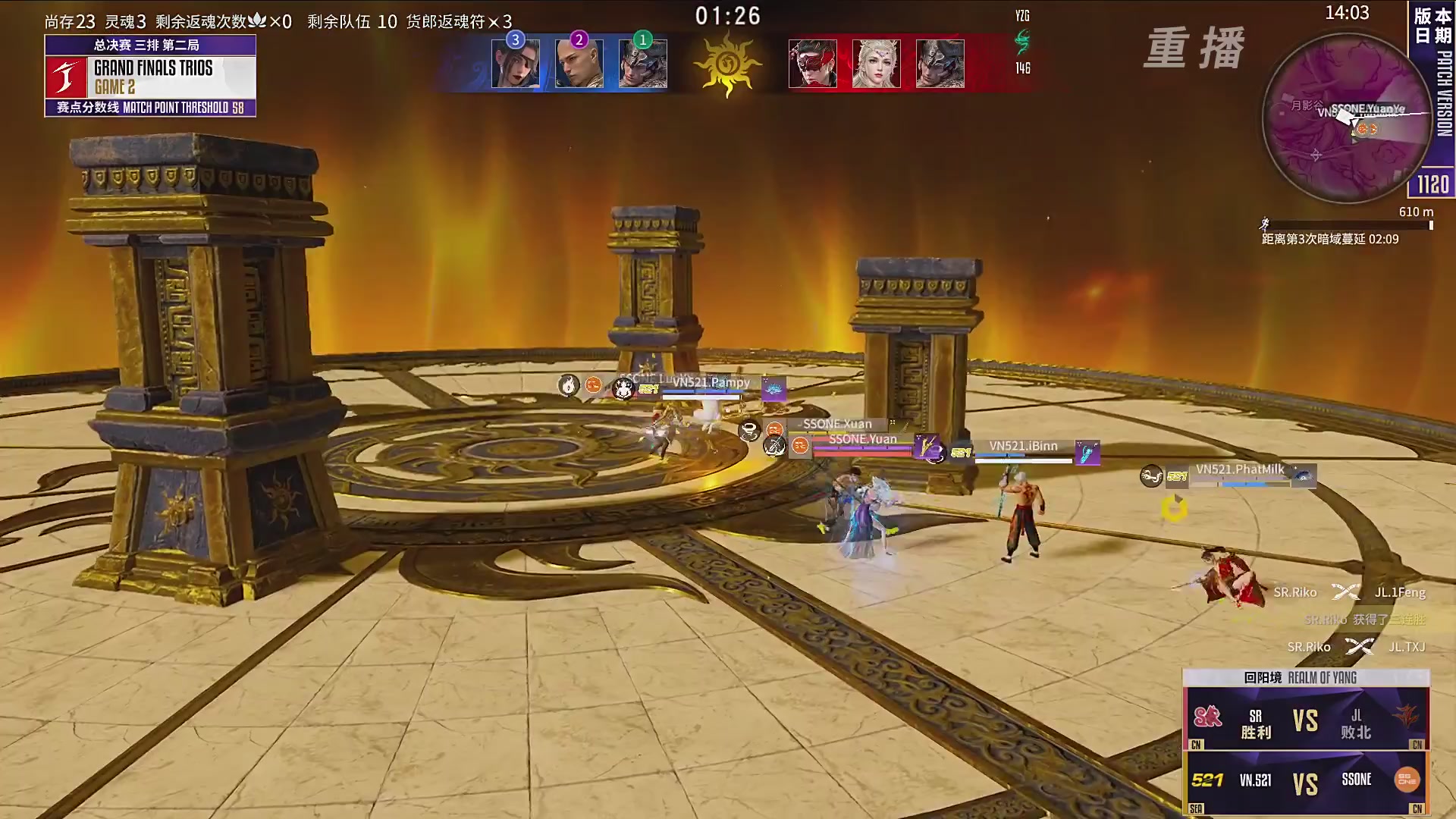Select the blue team portrait numbered 2
The width and height of the screenshot is (1456, 819).
click(579, 64)
